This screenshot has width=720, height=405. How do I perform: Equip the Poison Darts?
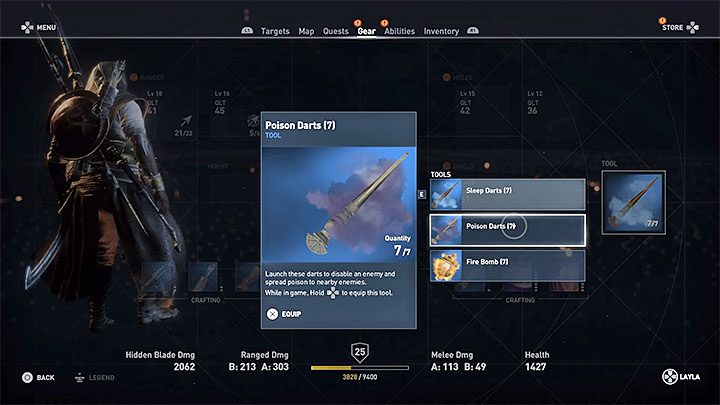[x=287, y=313]
